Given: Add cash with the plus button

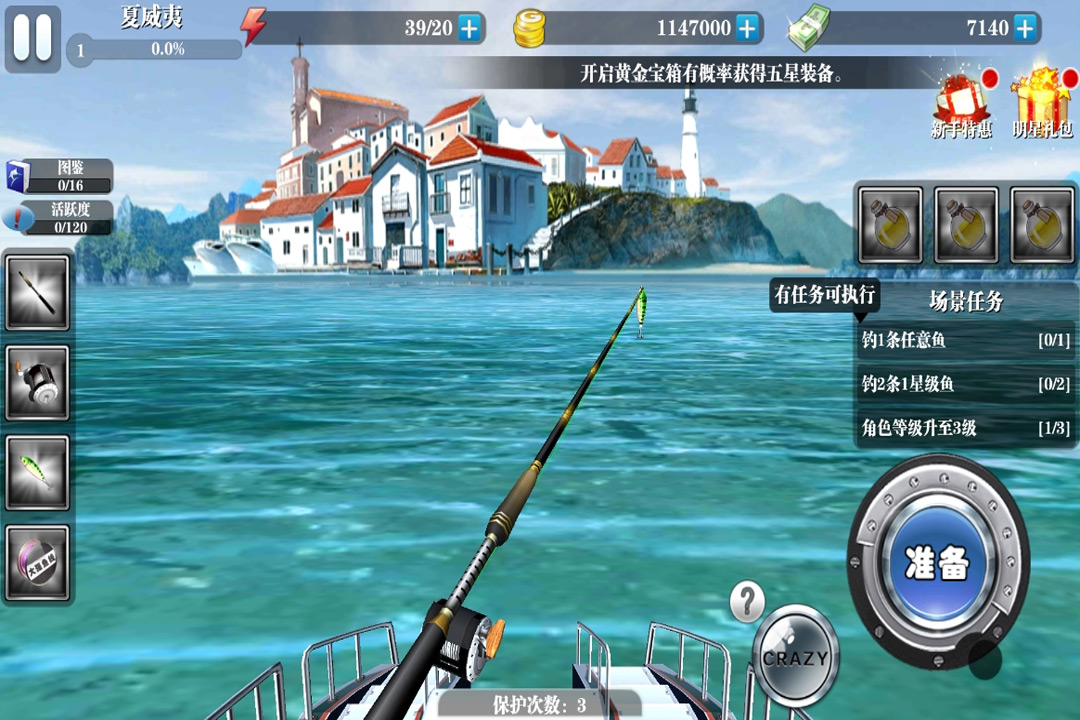Looking at the screenshot, I should click(x=1024, y=28).
